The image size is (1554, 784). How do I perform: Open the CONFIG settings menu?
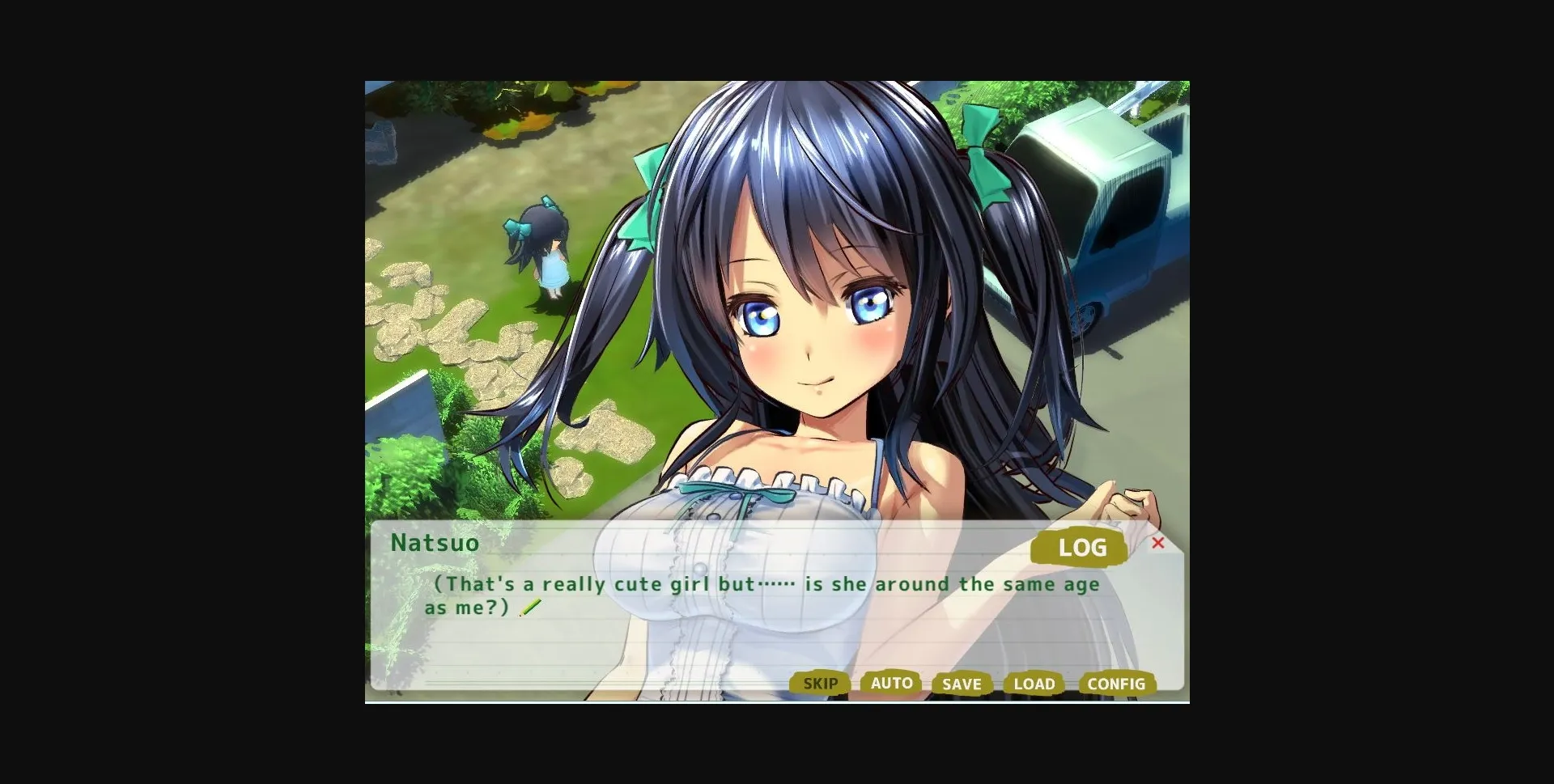coord(1116,684)
